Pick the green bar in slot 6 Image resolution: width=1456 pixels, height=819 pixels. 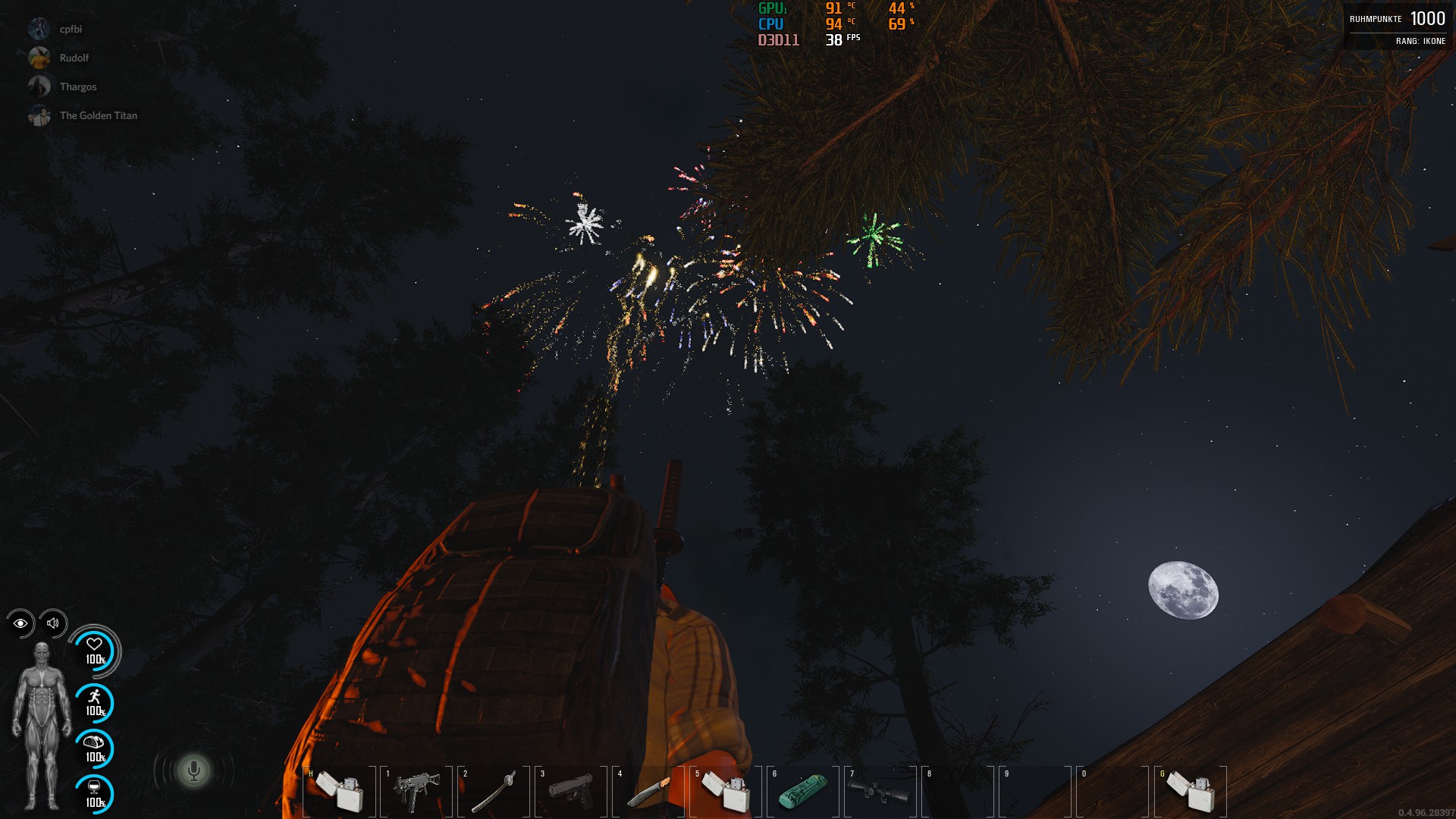click(803, 791)
